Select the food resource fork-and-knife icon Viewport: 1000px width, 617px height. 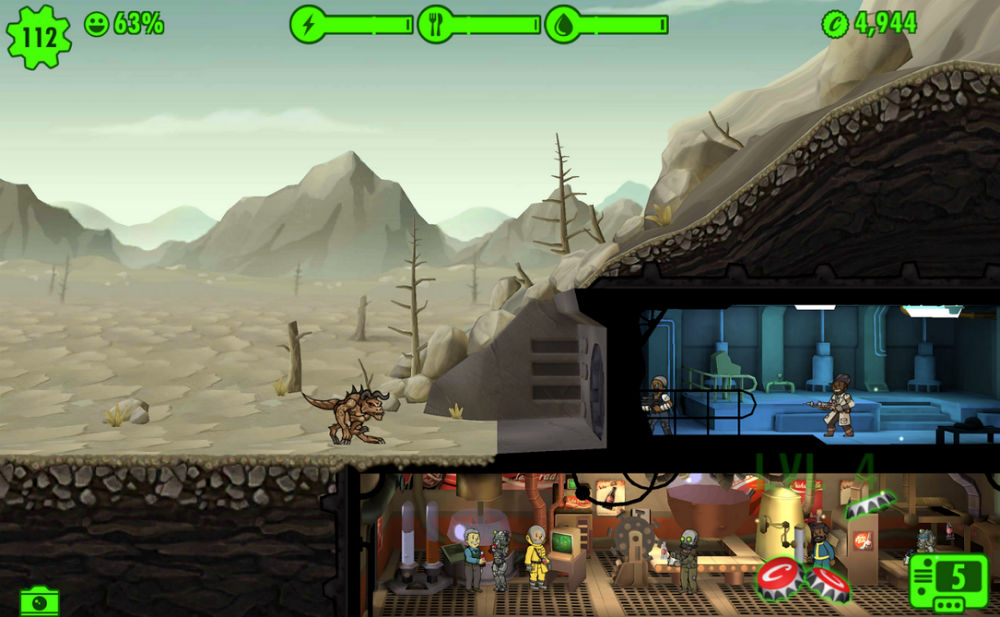[436, 24]
